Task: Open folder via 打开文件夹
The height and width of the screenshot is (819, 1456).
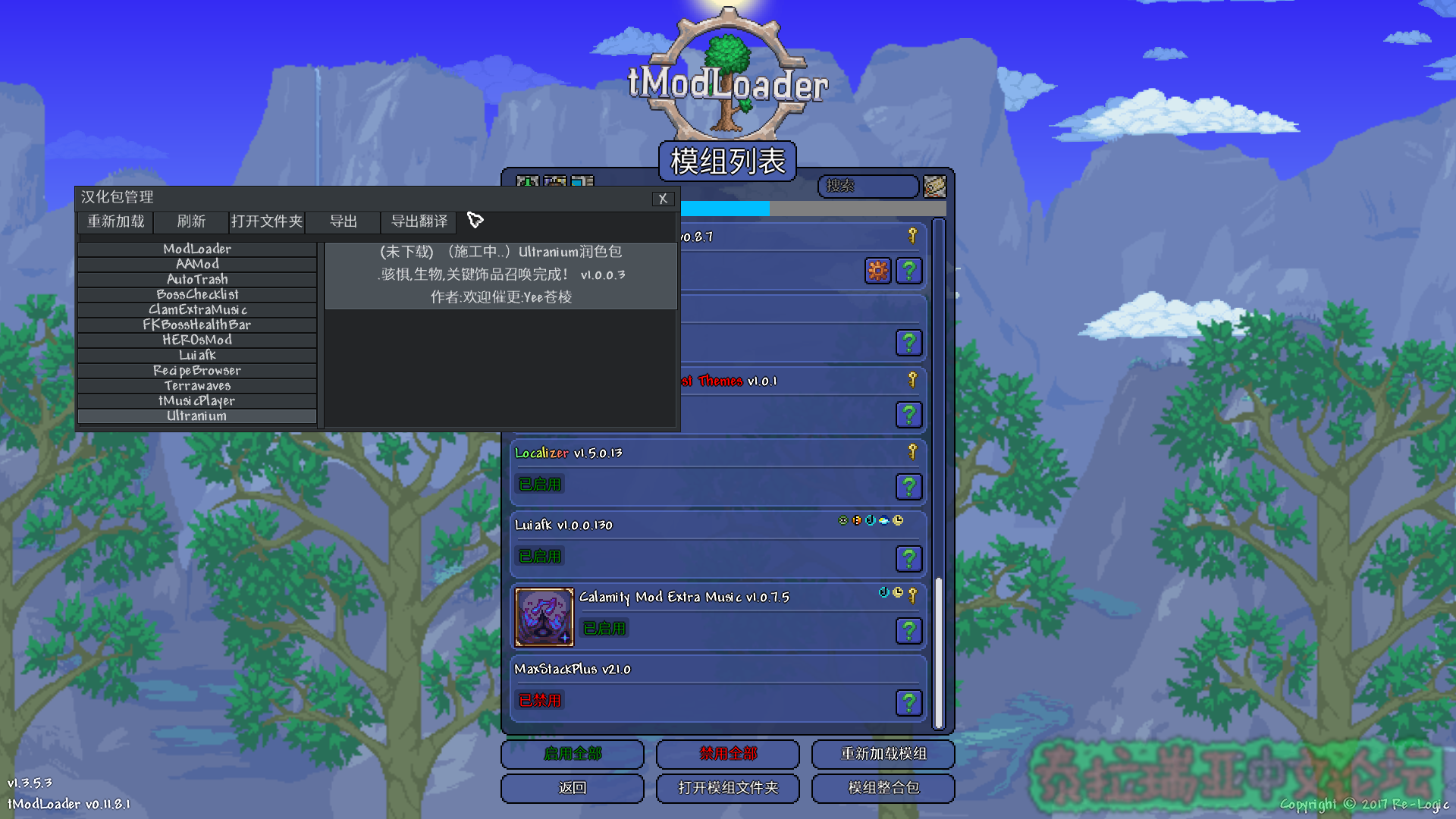Action: (267, 221)
